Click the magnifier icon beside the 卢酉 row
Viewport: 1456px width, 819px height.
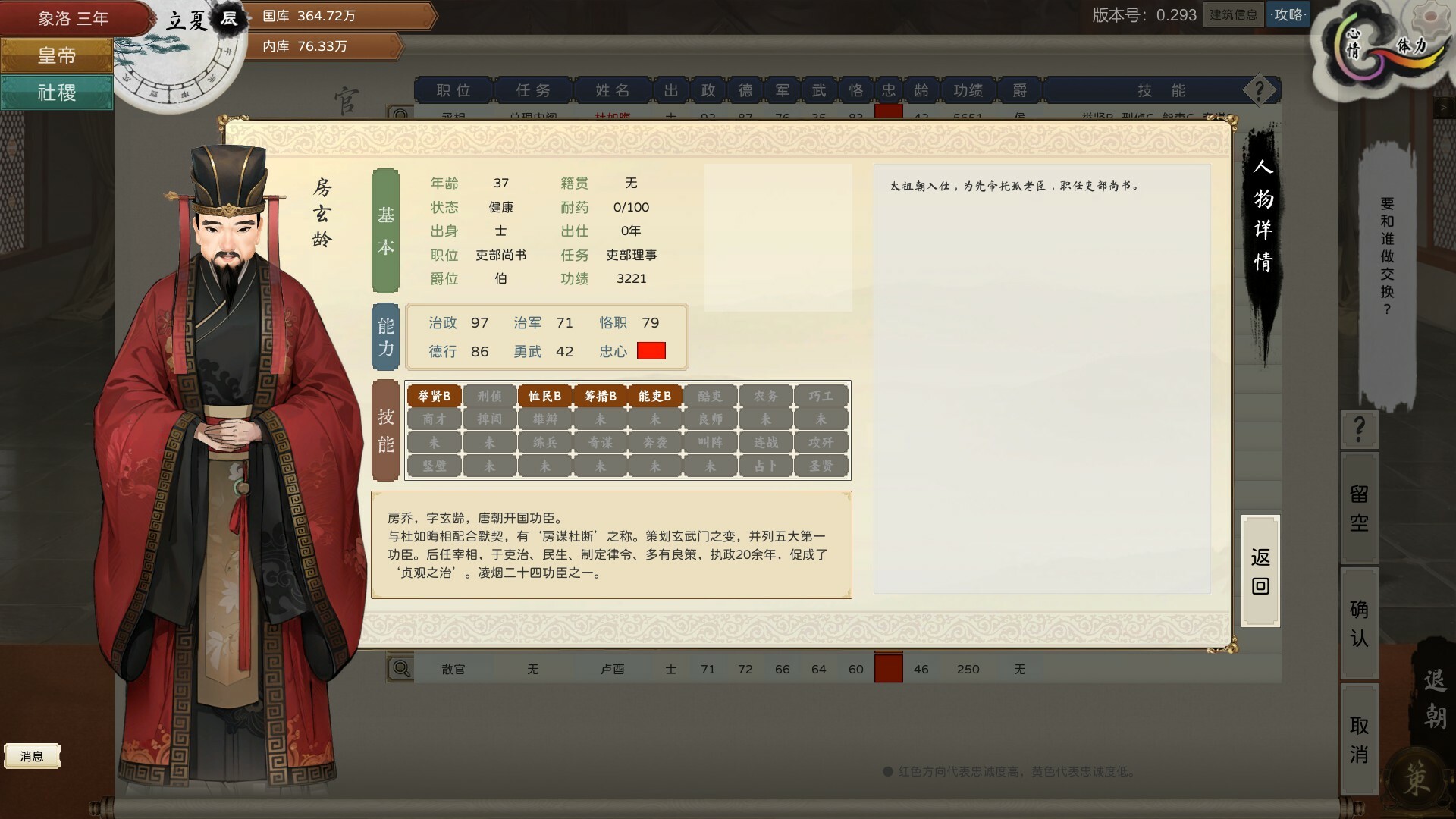[x=400, y=668]
